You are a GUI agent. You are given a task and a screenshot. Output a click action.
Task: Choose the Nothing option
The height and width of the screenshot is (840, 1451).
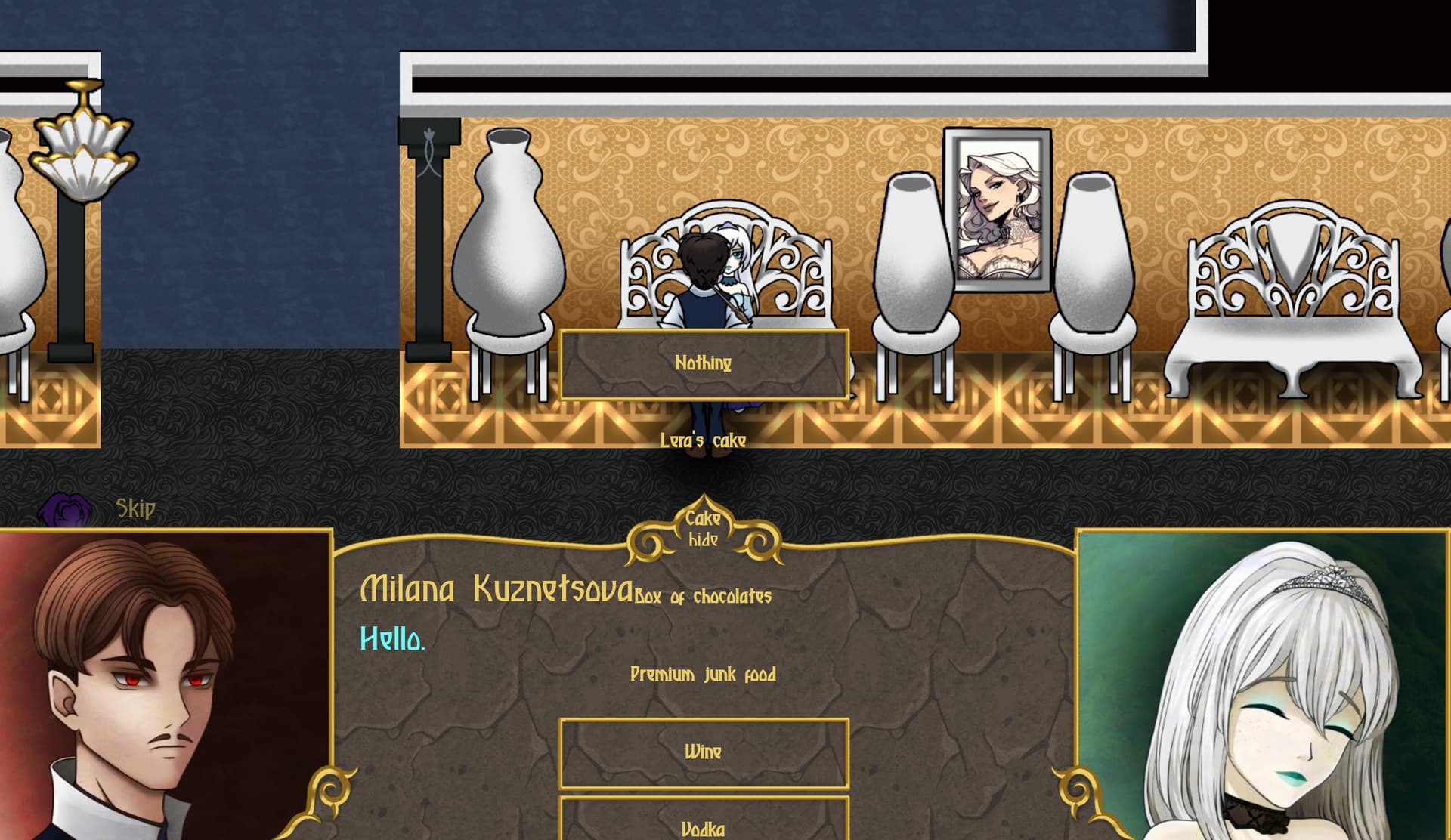click(x=704, y=363)
